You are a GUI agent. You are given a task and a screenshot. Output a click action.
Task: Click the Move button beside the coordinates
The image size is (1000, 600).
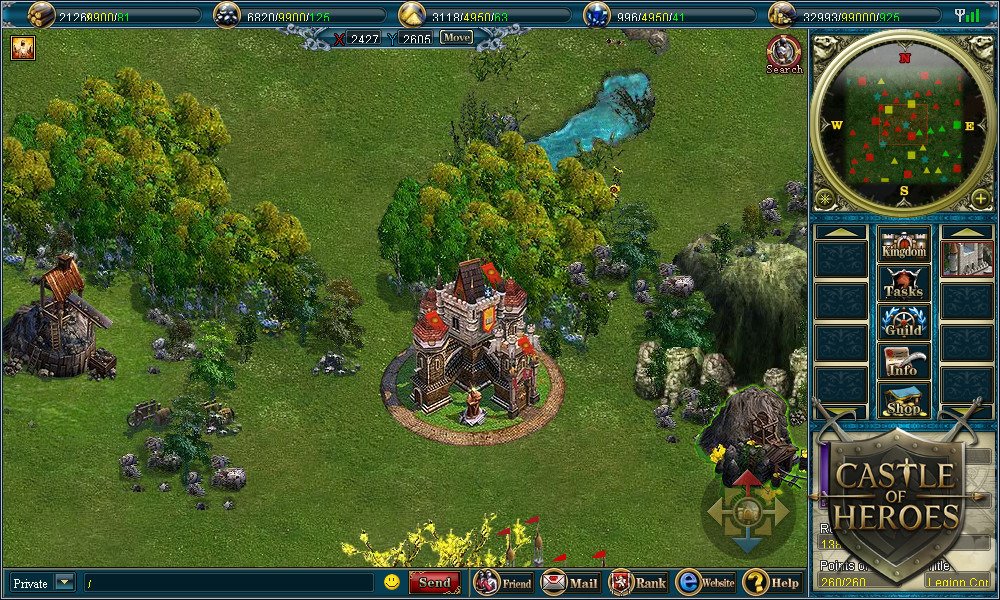[456, 38]
